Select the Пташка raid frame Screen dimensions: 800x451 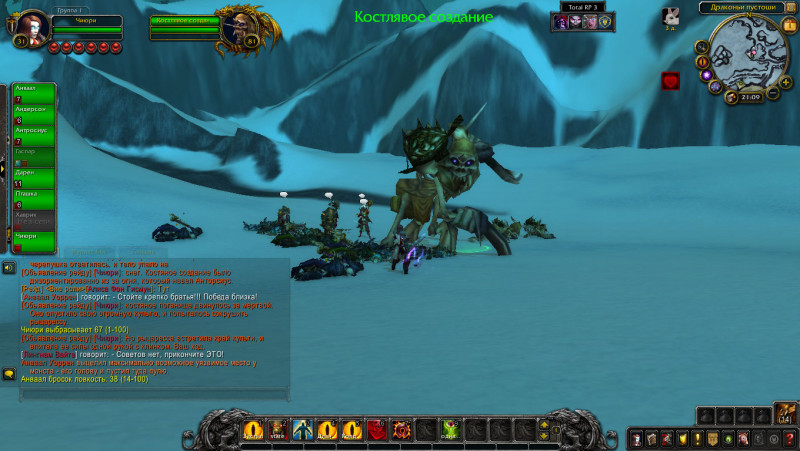pyautogui.click(x=34, y=198)
